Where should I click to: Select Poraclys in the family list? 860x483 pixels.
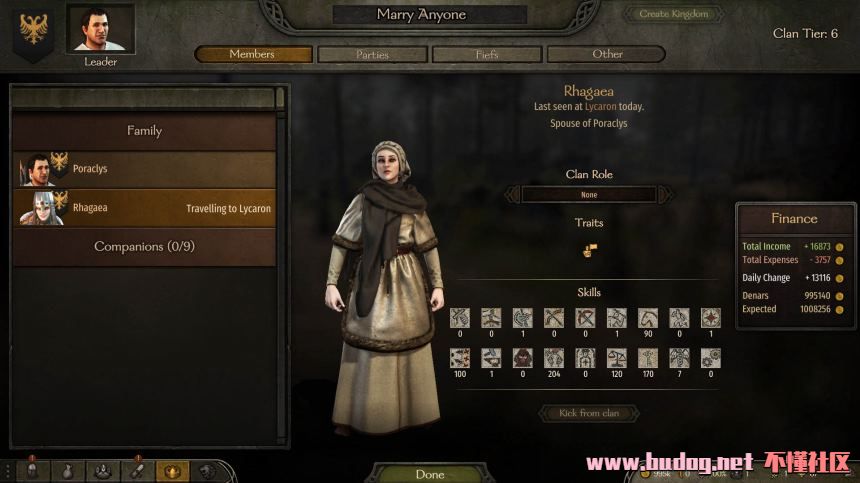(144, 169)
